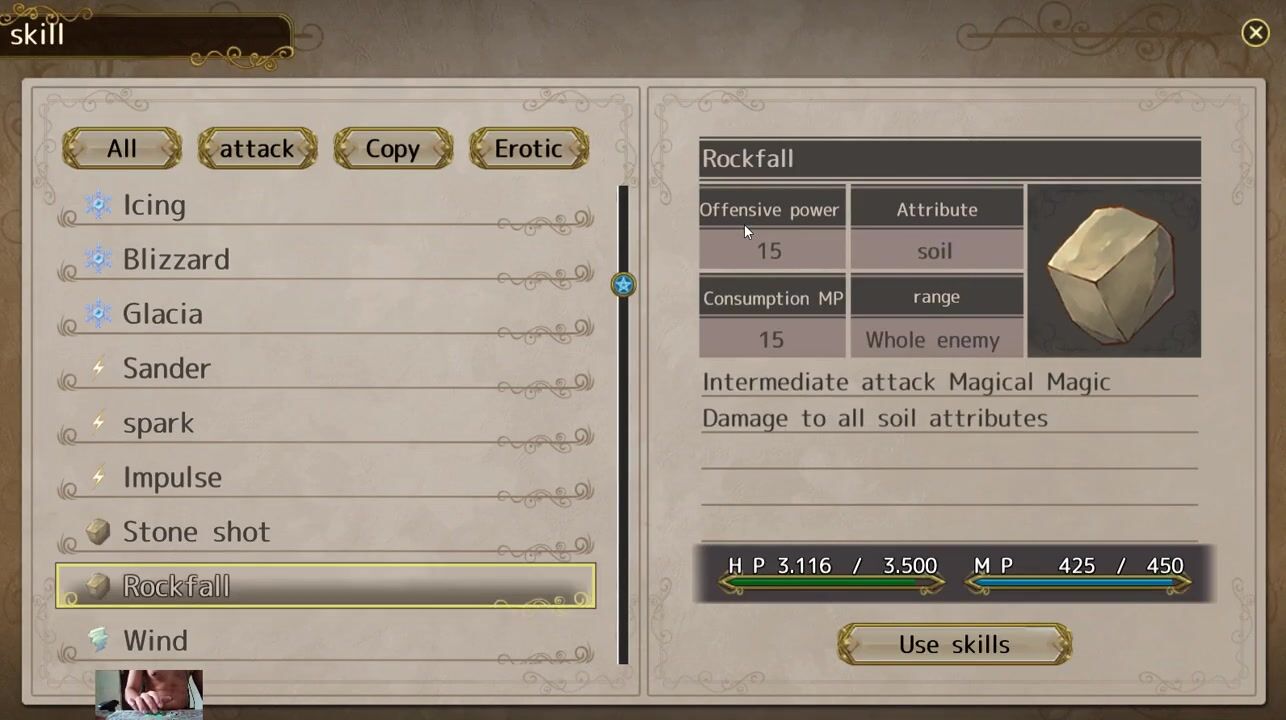Select the Erotic skills tab
Screen dimensions: 1286x720
tap(528, 149)
